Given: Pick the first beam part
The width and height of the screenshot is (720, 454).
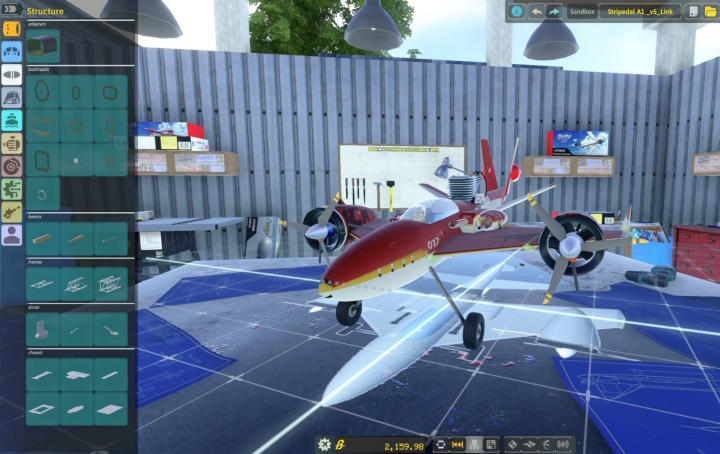Looking at the screenshot, I should point(43,238).
